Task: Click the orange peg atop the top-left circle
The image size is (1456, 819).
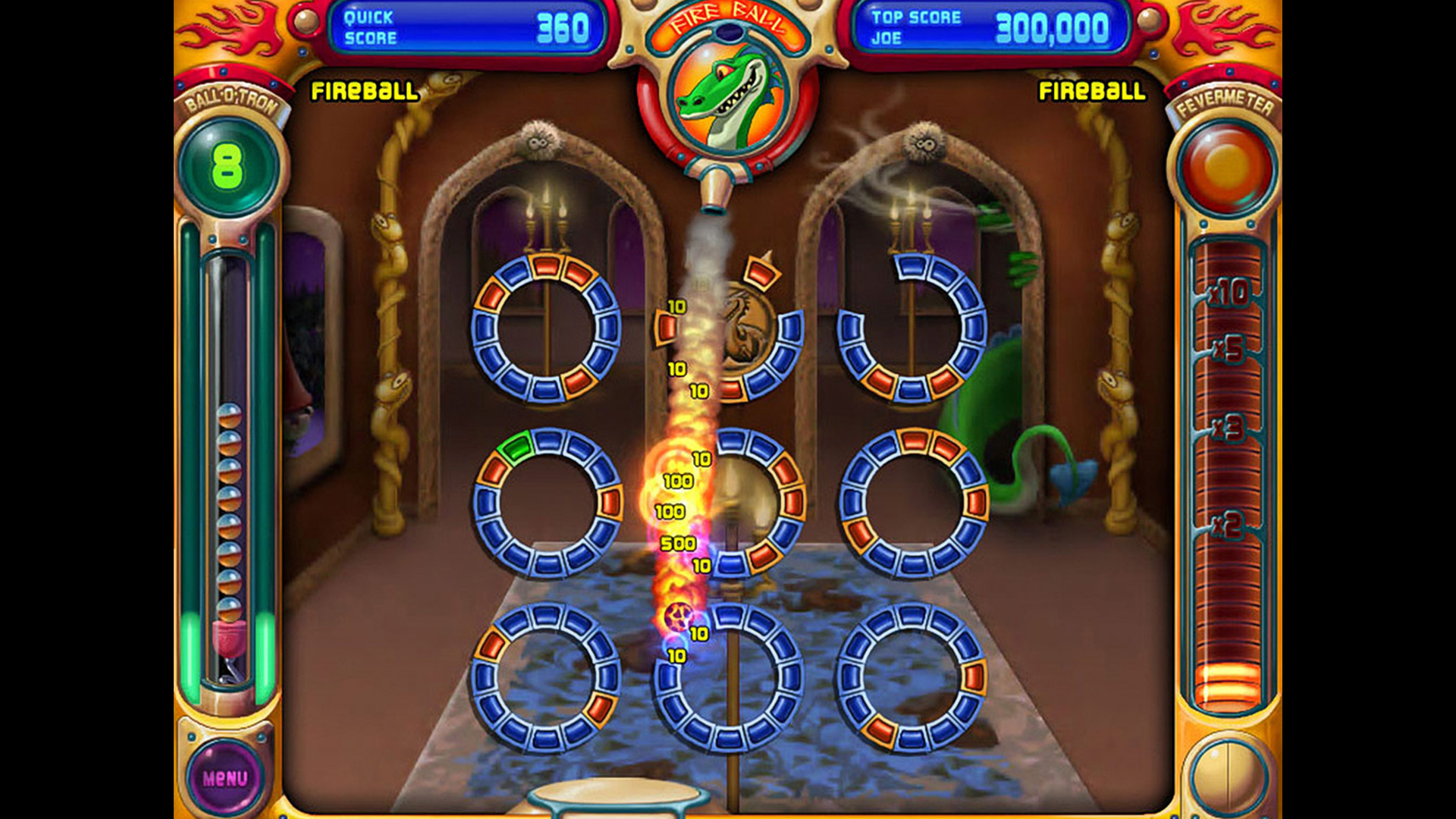Action: click(546, 267)
